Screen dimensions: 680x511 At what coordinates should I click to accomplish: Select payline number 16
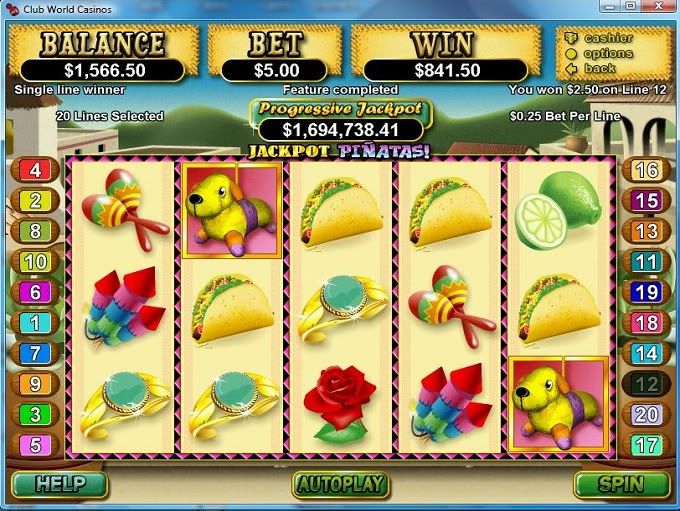pyautogui.click(x=646, y=170)
